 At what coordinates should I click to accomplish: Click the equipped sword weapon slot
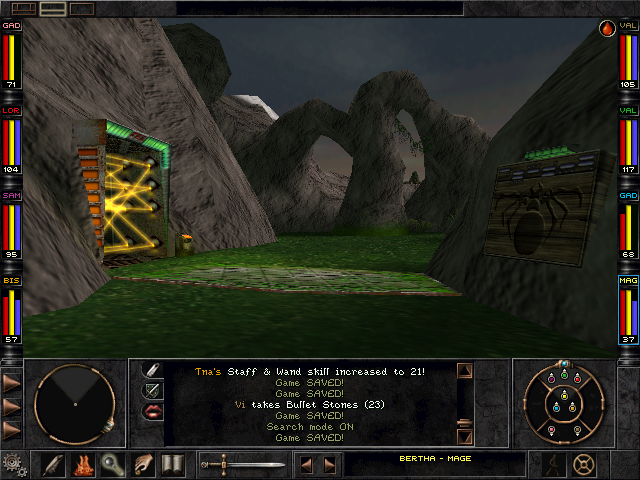coord(243,465)
